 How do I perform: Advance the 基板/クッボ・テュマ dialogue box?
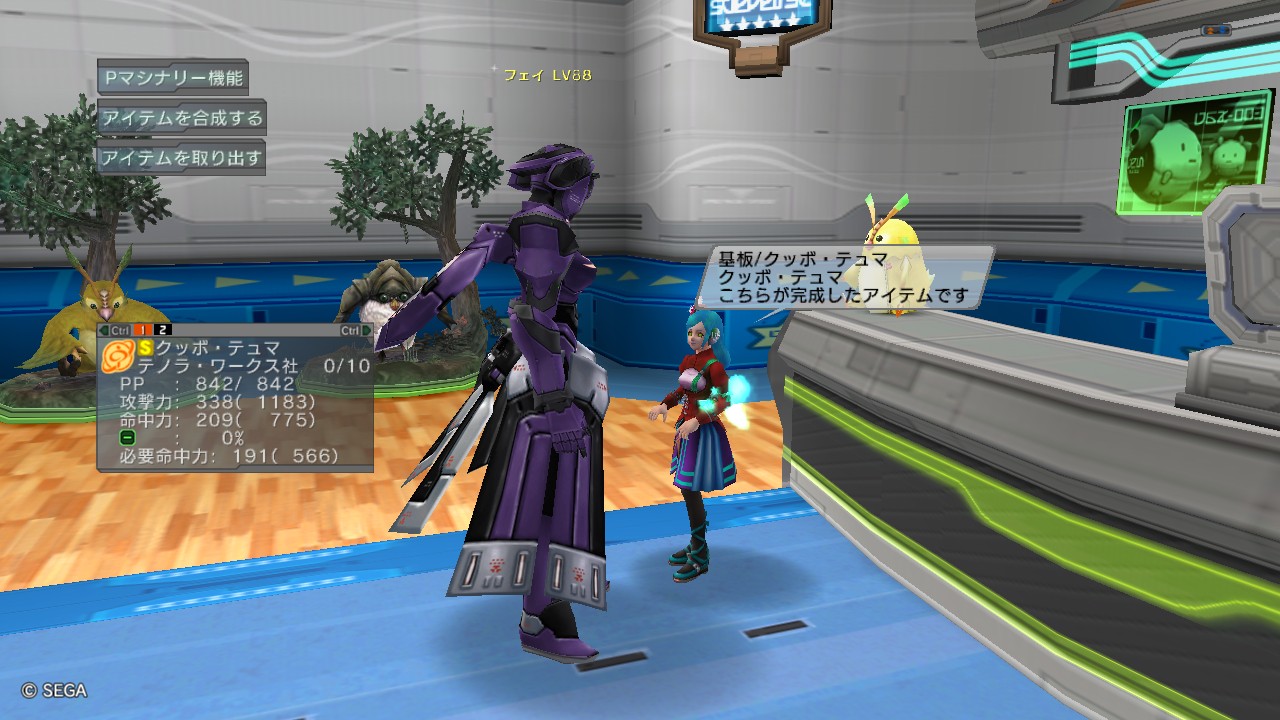point(843,277)
